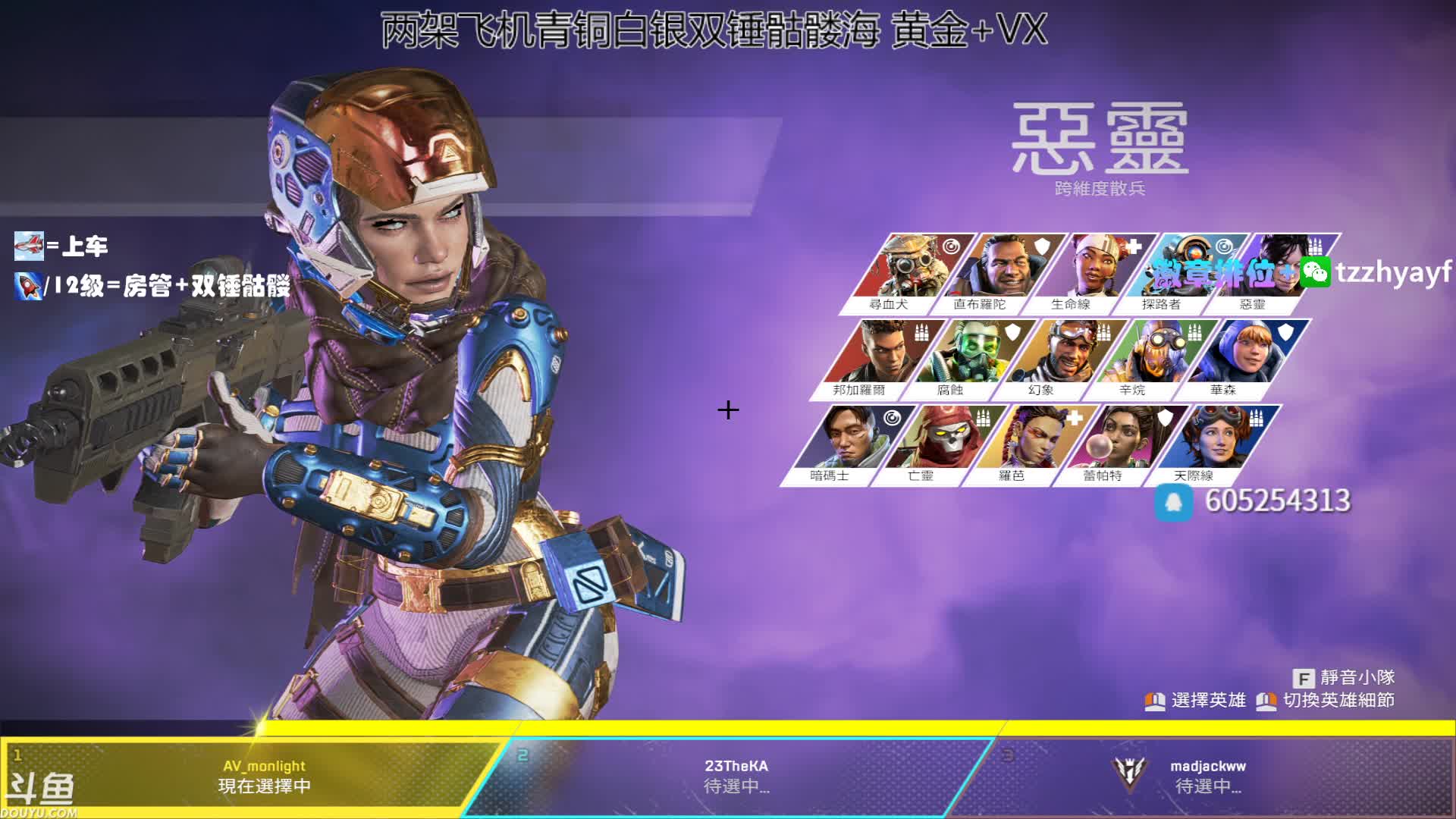Image resolution: width=1456 pixels, height=819 pixels.
Task: Select Octane (辛烷) legend portrait
Action: pos(1150,359)
